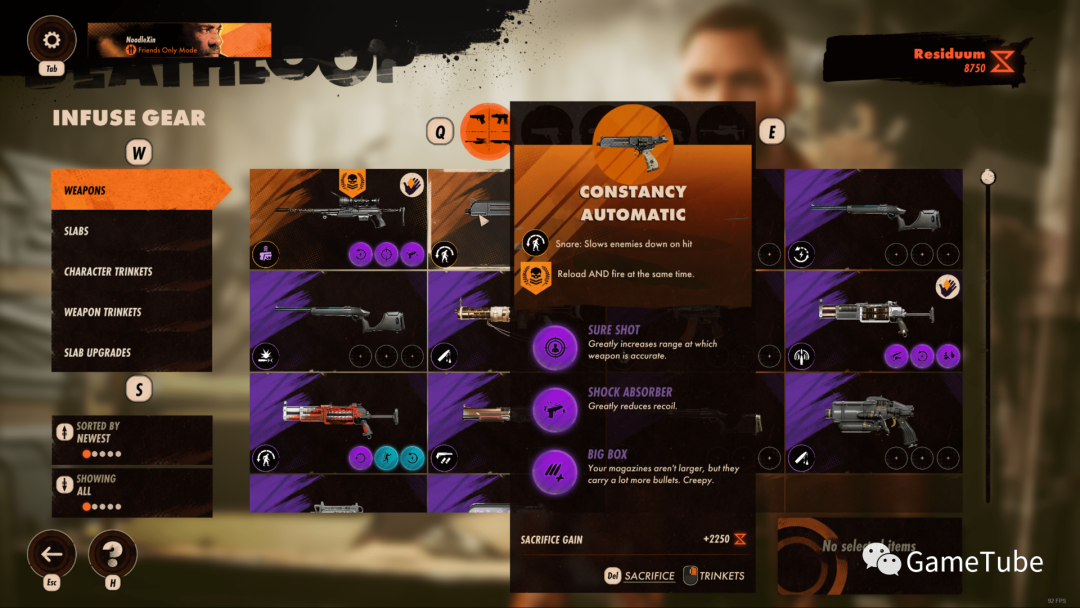Change the Sorted By Newest option

[x=132, y=440]
